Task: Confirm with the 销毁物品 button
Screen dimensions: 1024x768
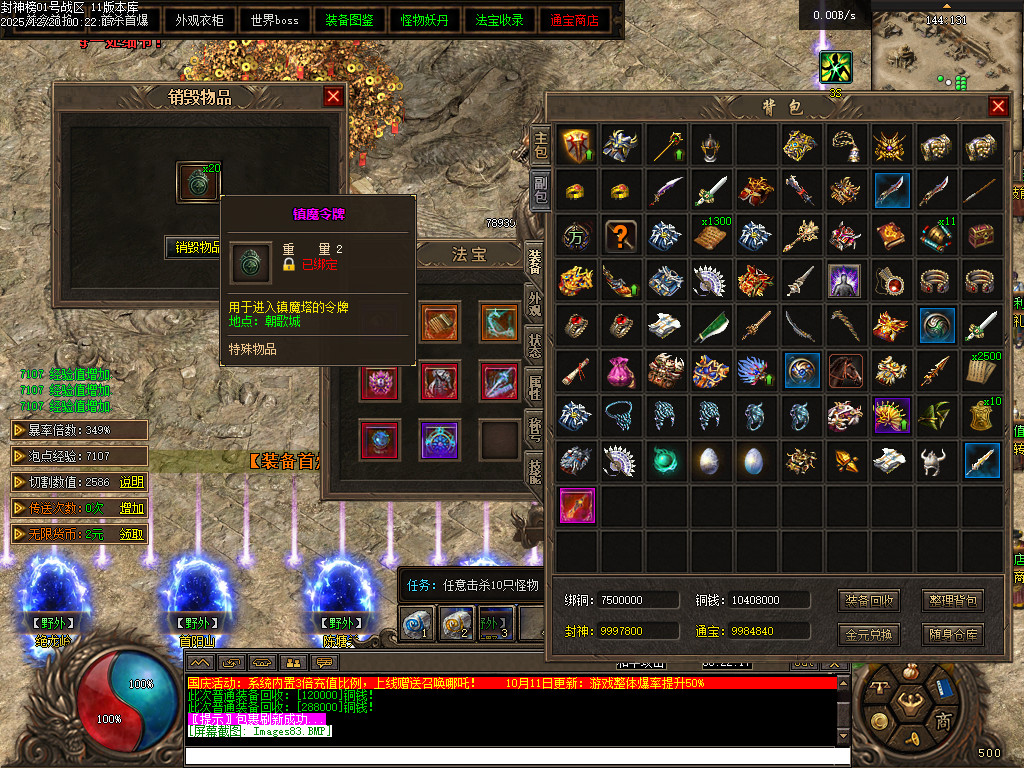Action: (x=194, y=247)
